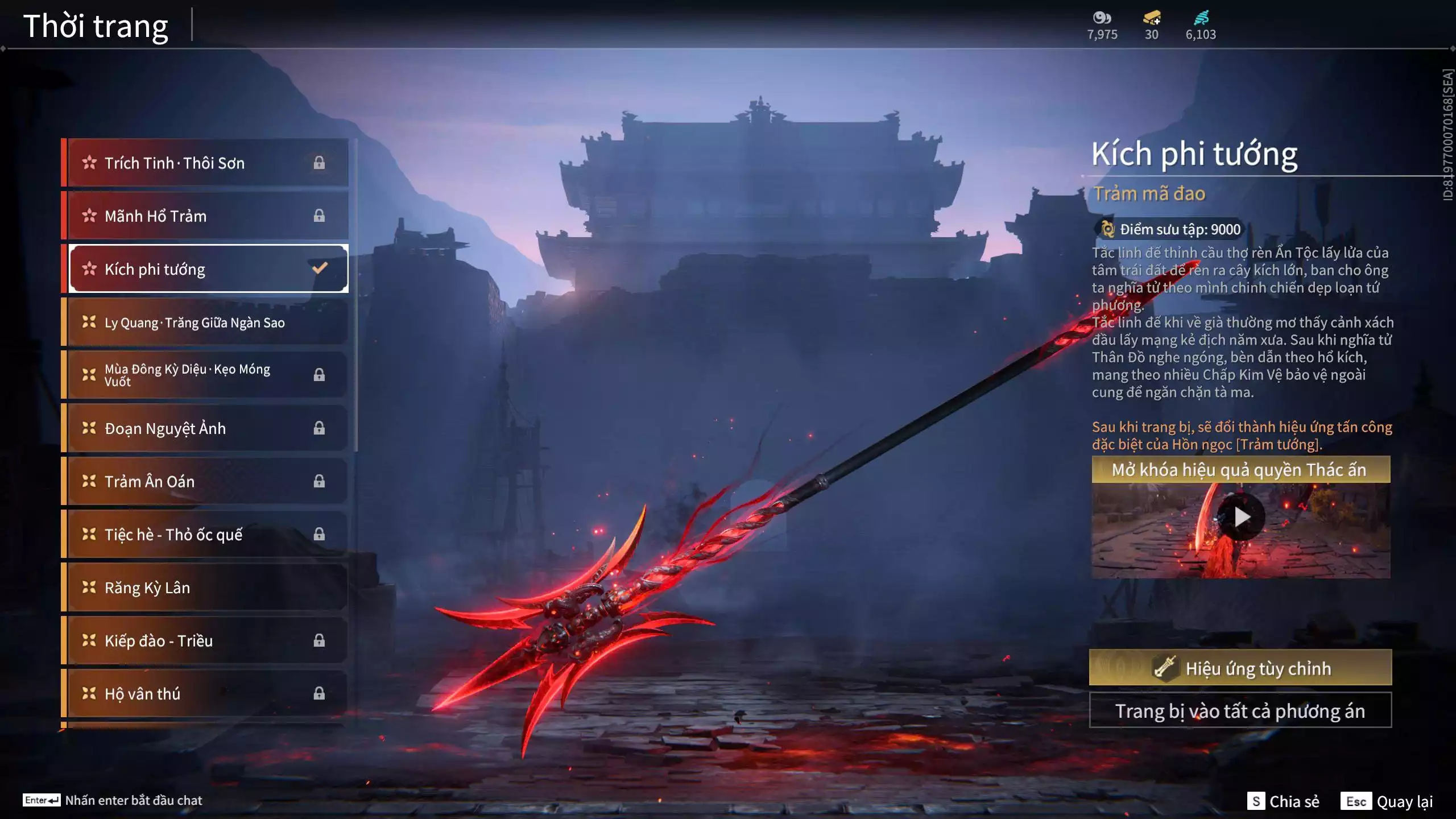Screen dimensions: 1456x819
Task: Click the star icon beside Trích Tinh · Thôi Sơn
Action: pos(89,163)
